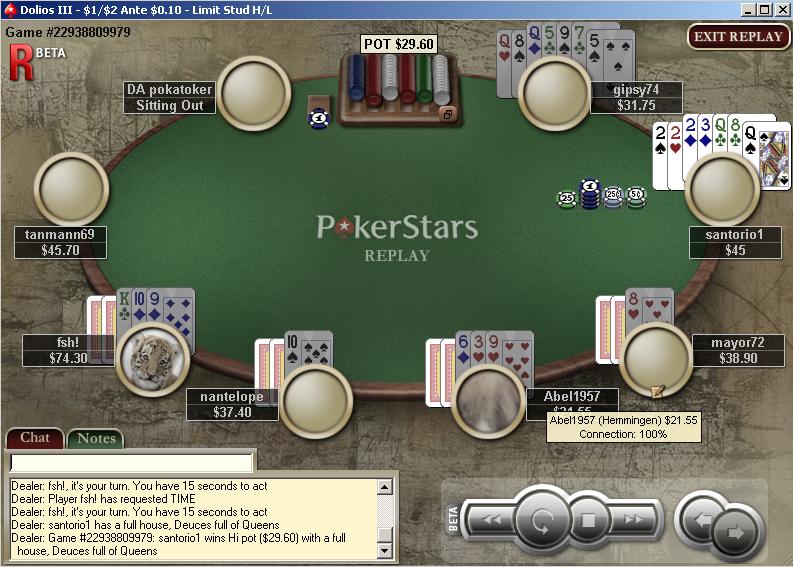This screenshot has height=567, width=793.
Task: Open the Chat tab
Action: [35, 438]
